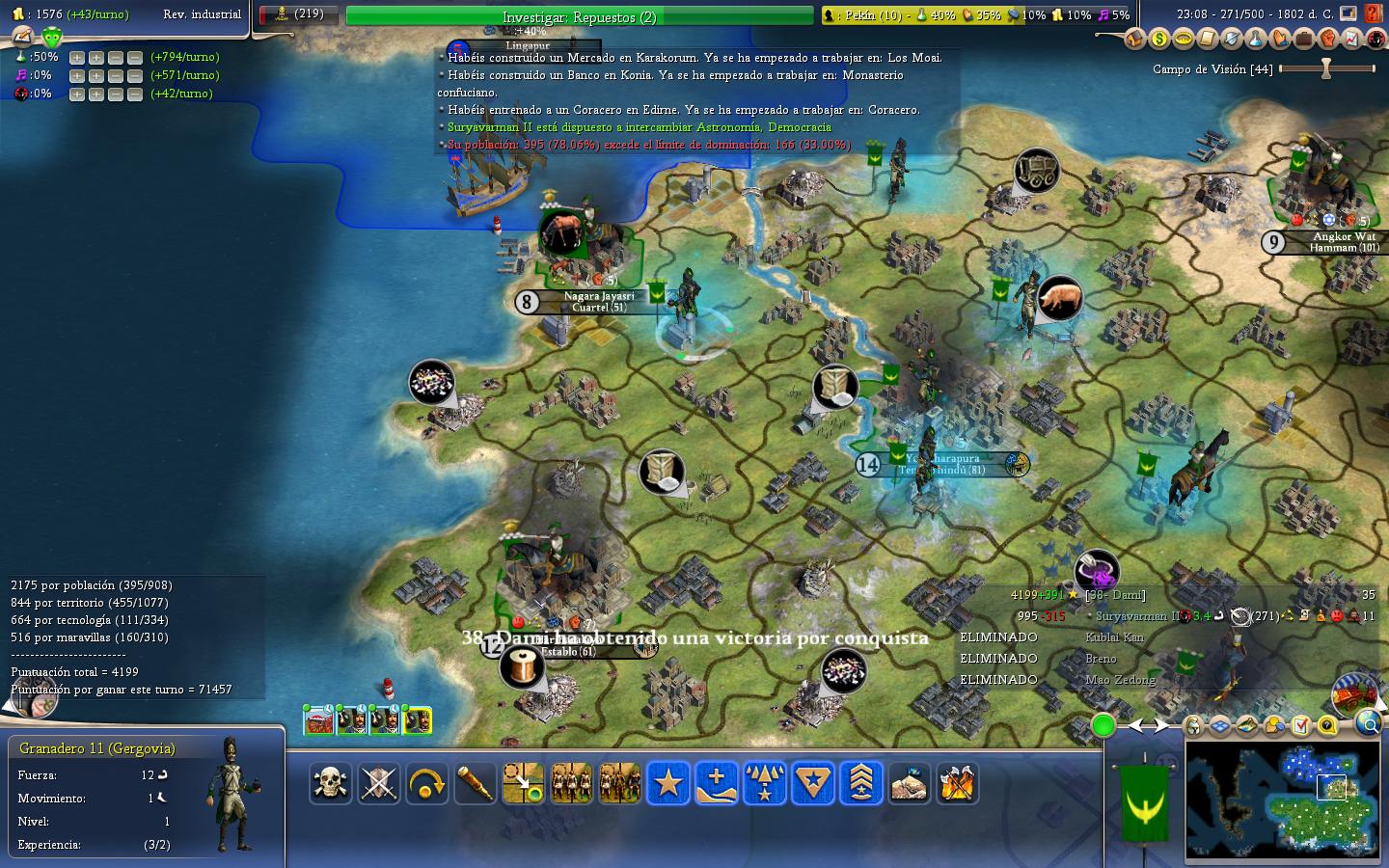Click the skull delete-unit action button

pyautogui.click(x=330, y=783)
